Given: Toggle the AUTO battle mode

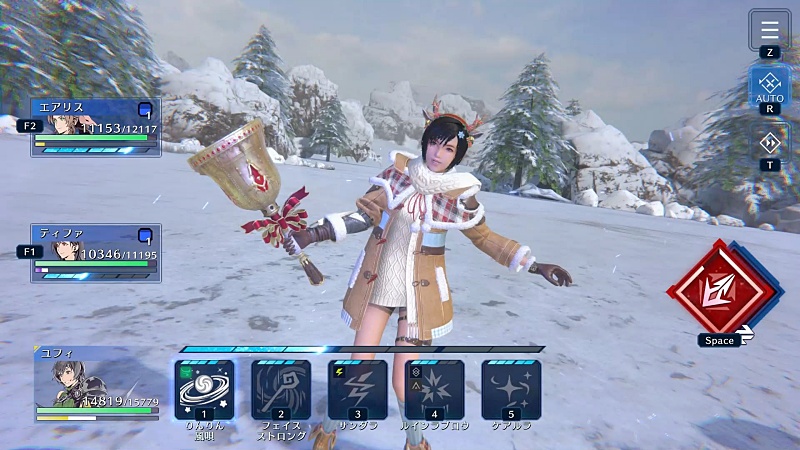Looking at the screenshot, I should click(769, 85).
